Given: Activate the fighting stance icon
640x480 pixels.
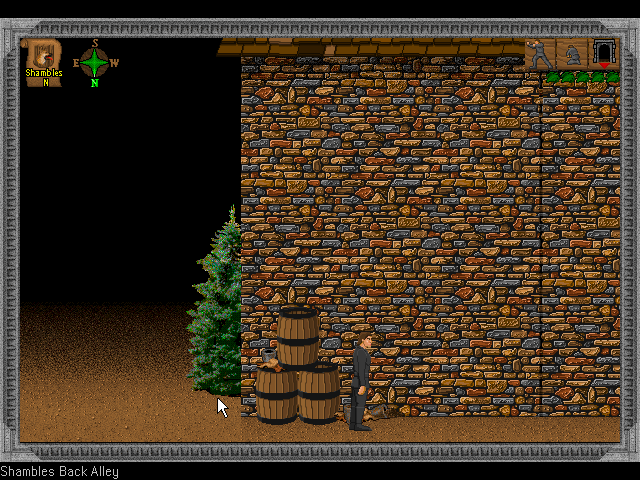Looking at the screenshot, I should 541,54.
